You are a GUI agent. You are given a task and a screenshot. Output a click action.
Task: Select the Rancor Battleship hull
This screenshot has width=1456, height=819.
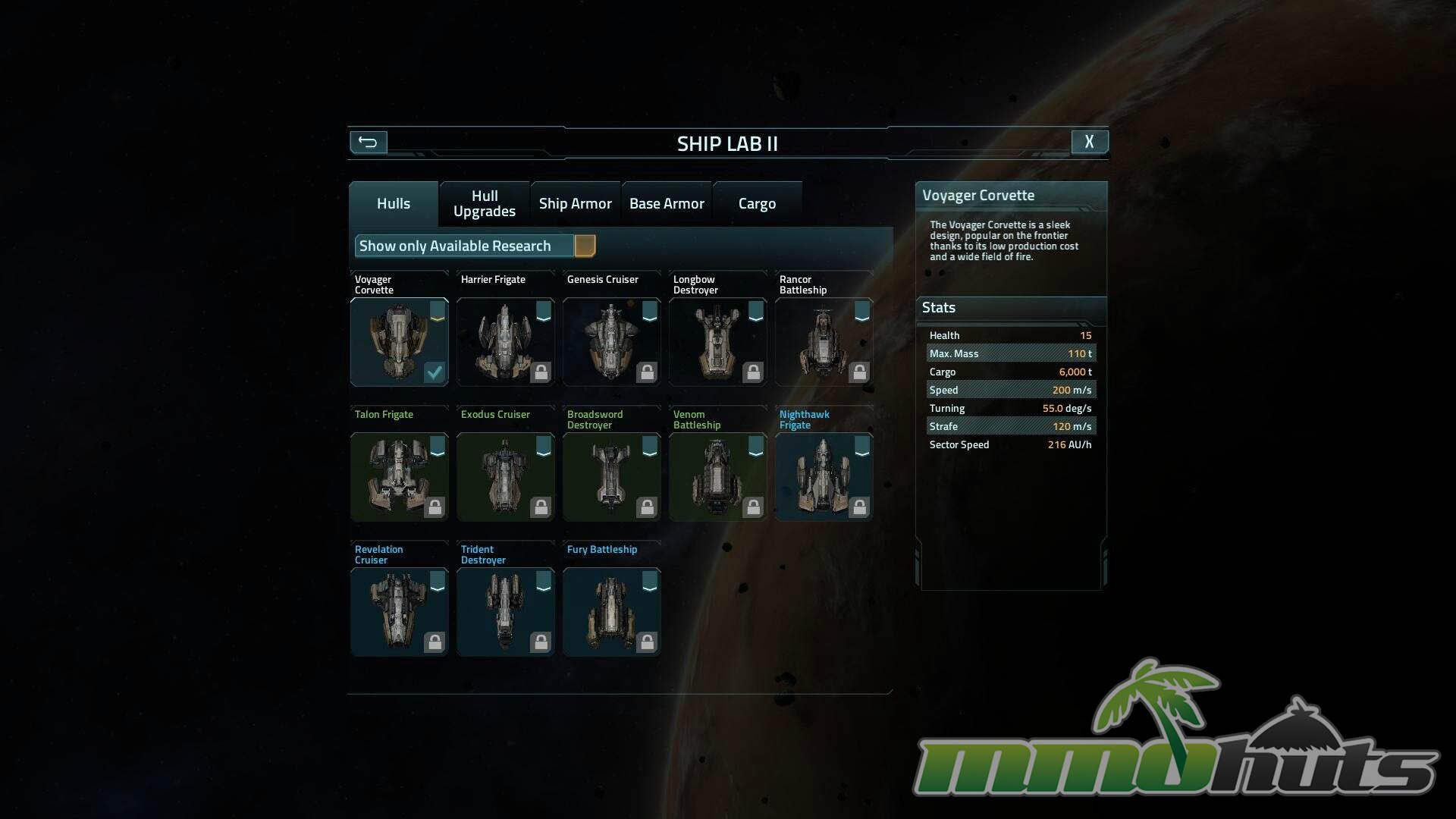(x=824, y=342)
